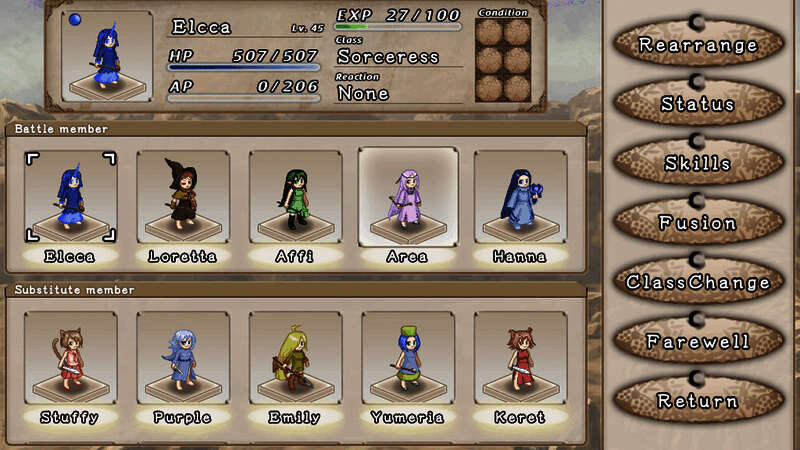The image size is (800, 450).
Task: Open the Status screen
Action: (698, 104)
